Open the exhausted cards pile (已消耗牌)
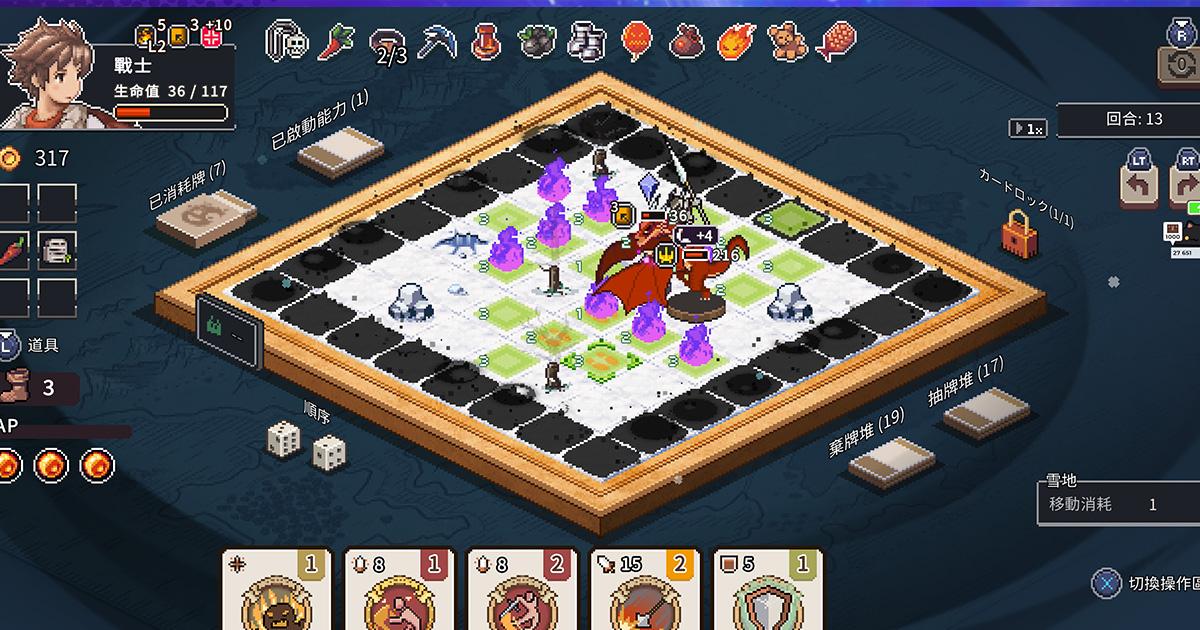 [206, 215]
